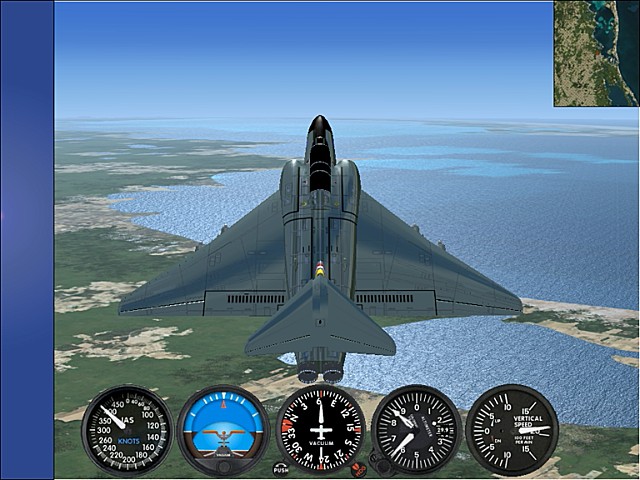The width and height of the screenshot is (640, 480).
Task: Click the Vertical Speed gauge
Action: coord(512,430)
